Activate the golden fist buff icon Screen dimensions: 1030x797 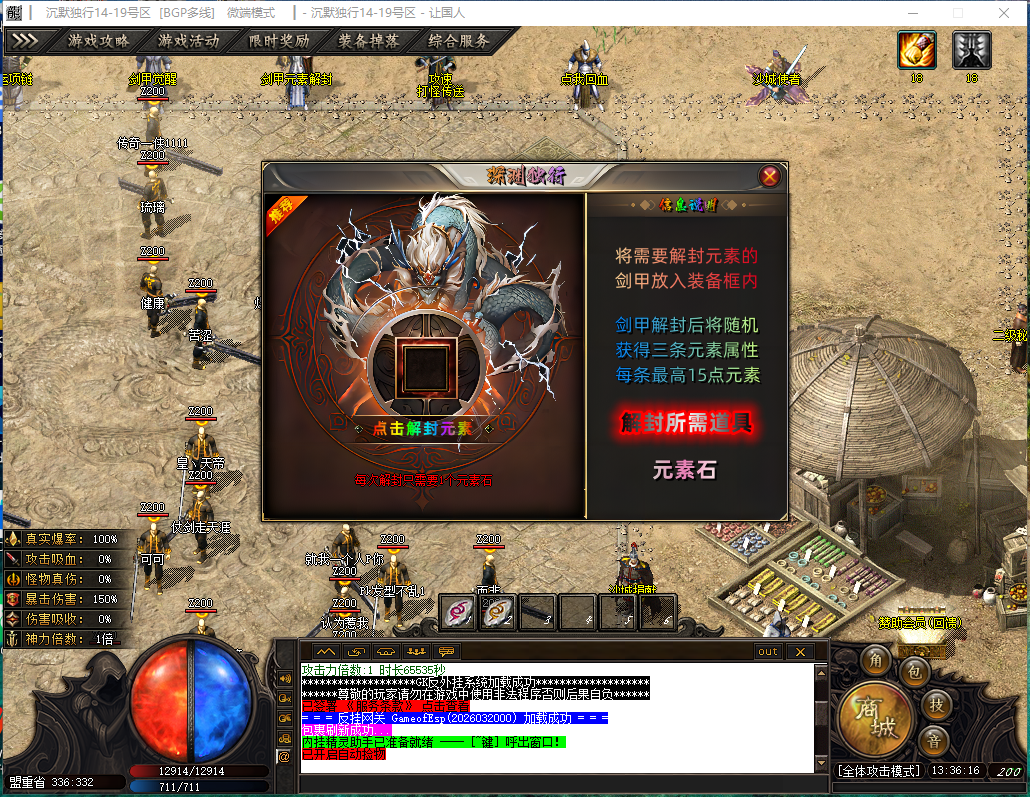(x=916, y=50)
